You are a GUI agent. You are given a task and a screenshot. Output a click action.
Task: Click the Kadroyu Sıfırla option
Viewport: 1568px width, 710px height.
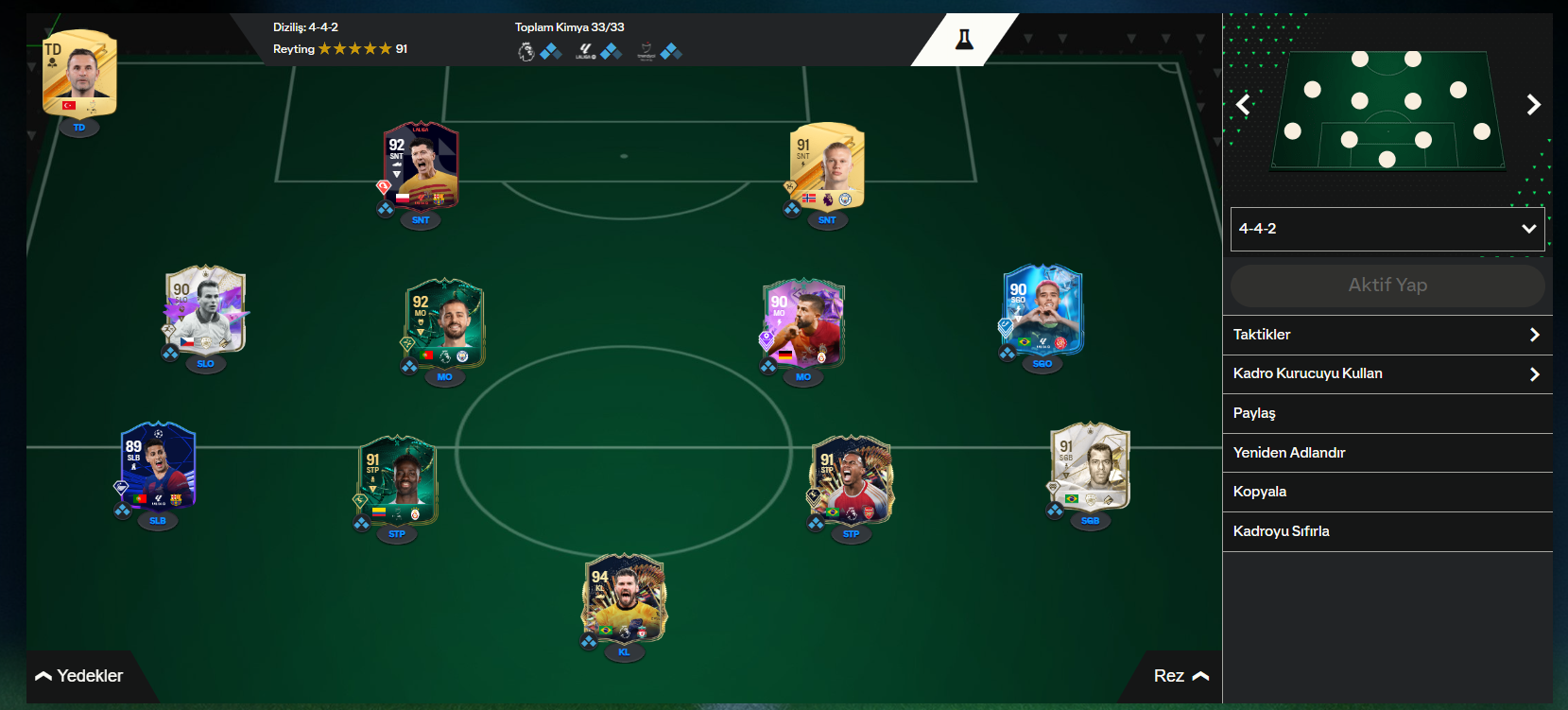click(1387, 530)
